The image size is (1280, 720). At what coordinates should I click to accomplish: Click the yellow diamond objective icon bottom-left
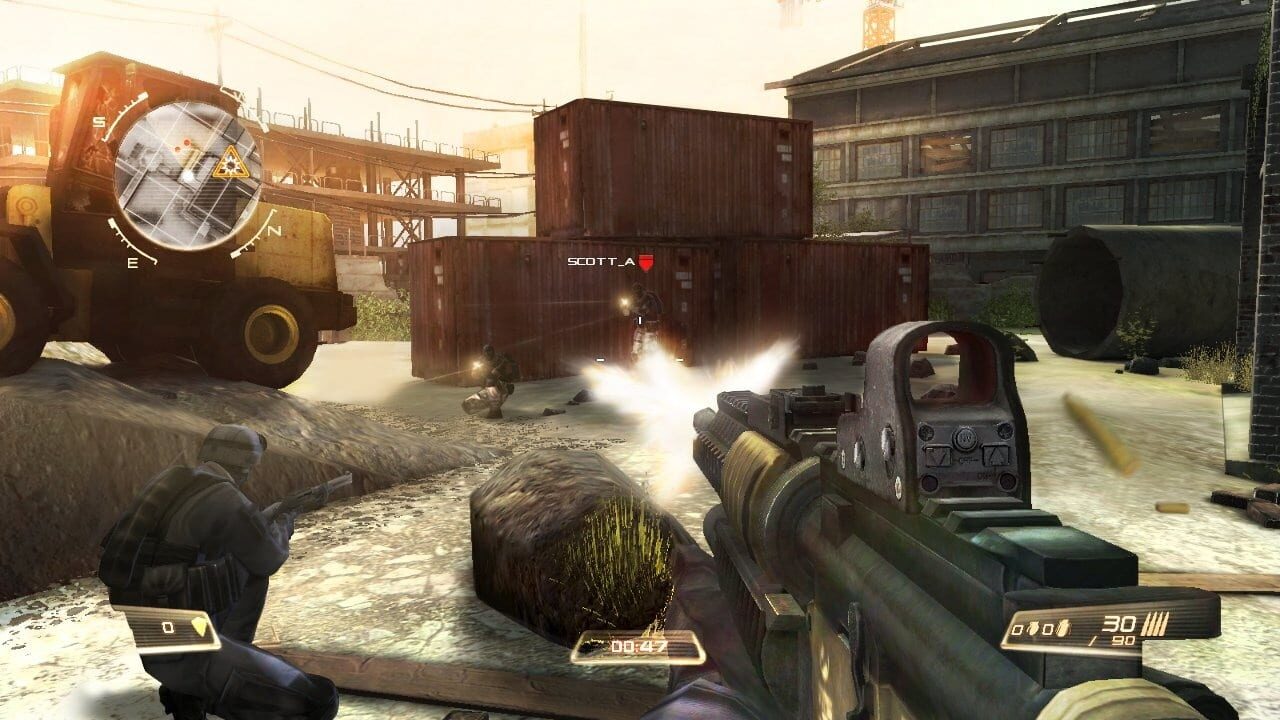(x=200, y=626)
